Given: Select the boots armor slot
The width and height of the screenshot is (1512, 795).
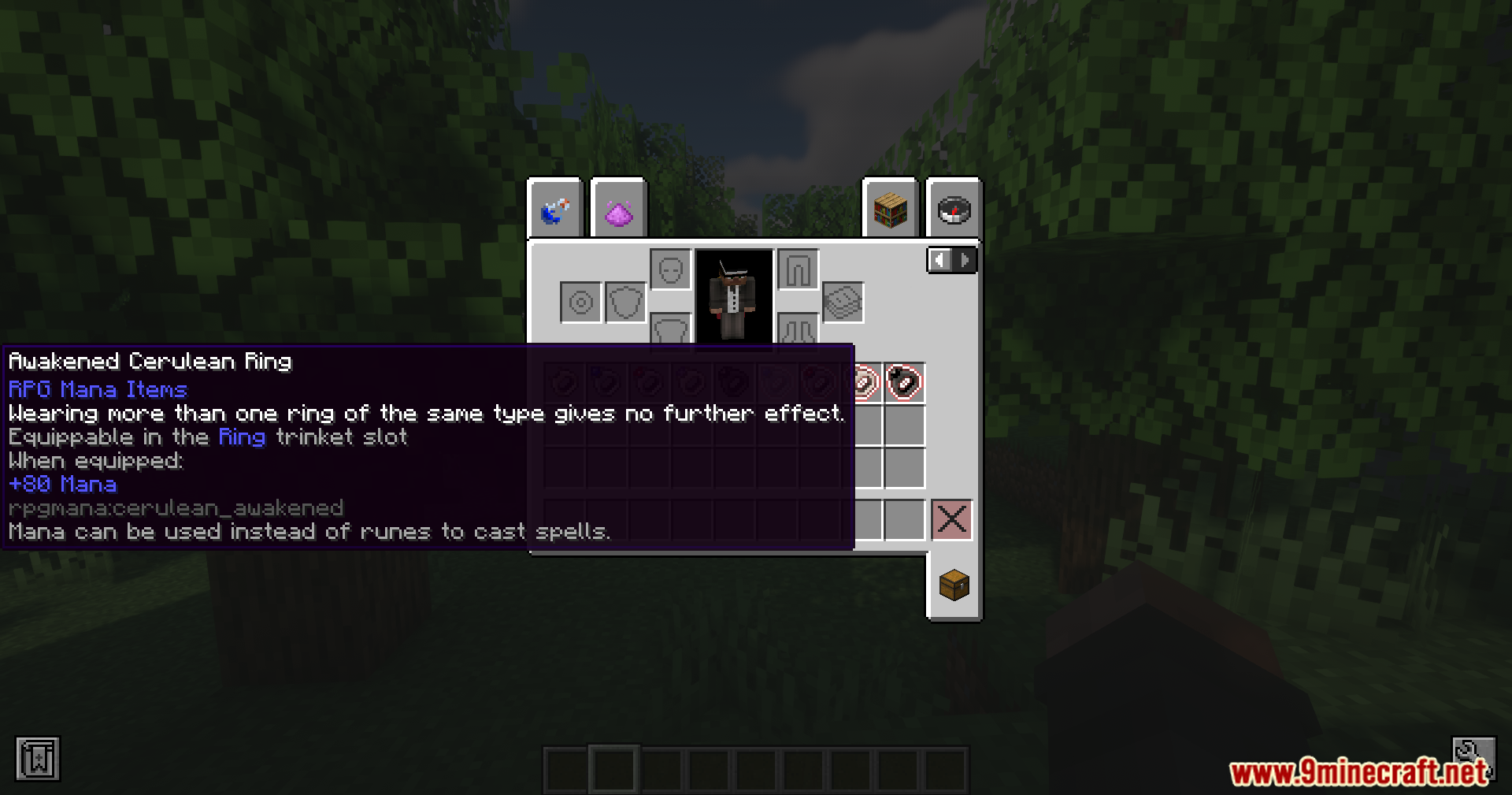Looking at the screenshot, I should [x=798, y=329].
